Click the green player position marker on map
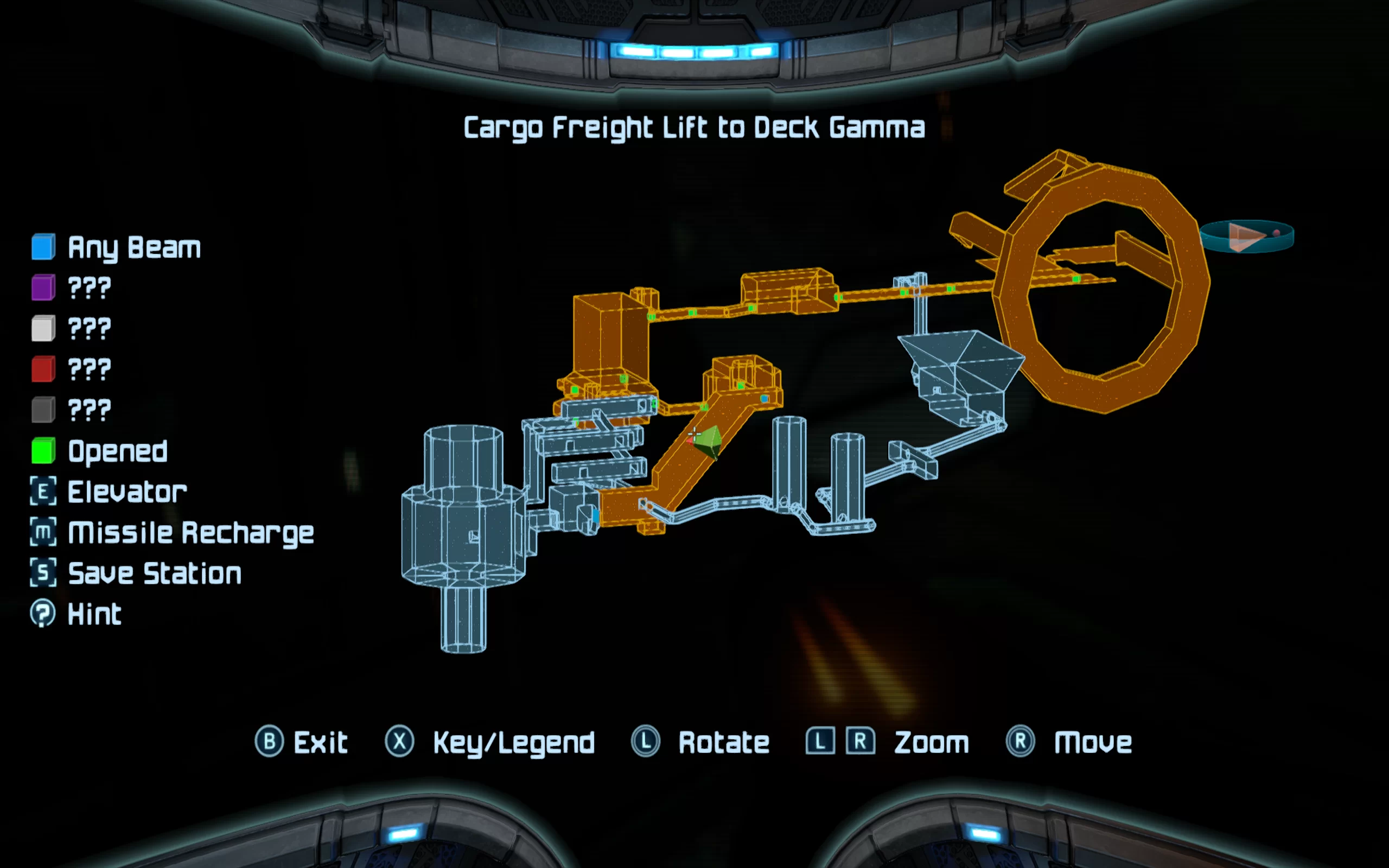 click(708, 441)
